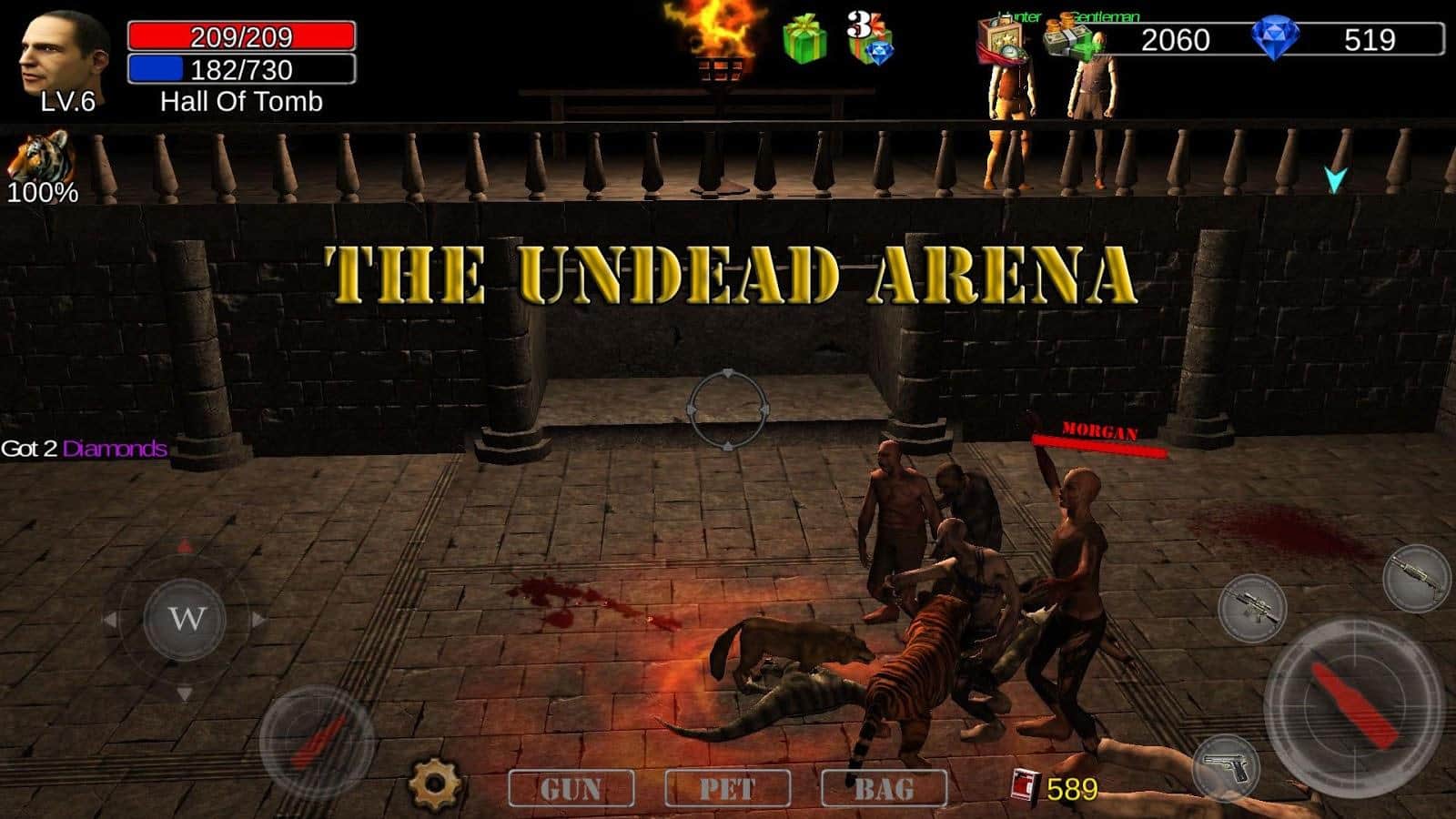Claim the 3-diamond gift icon

click(x=868, y=38)
